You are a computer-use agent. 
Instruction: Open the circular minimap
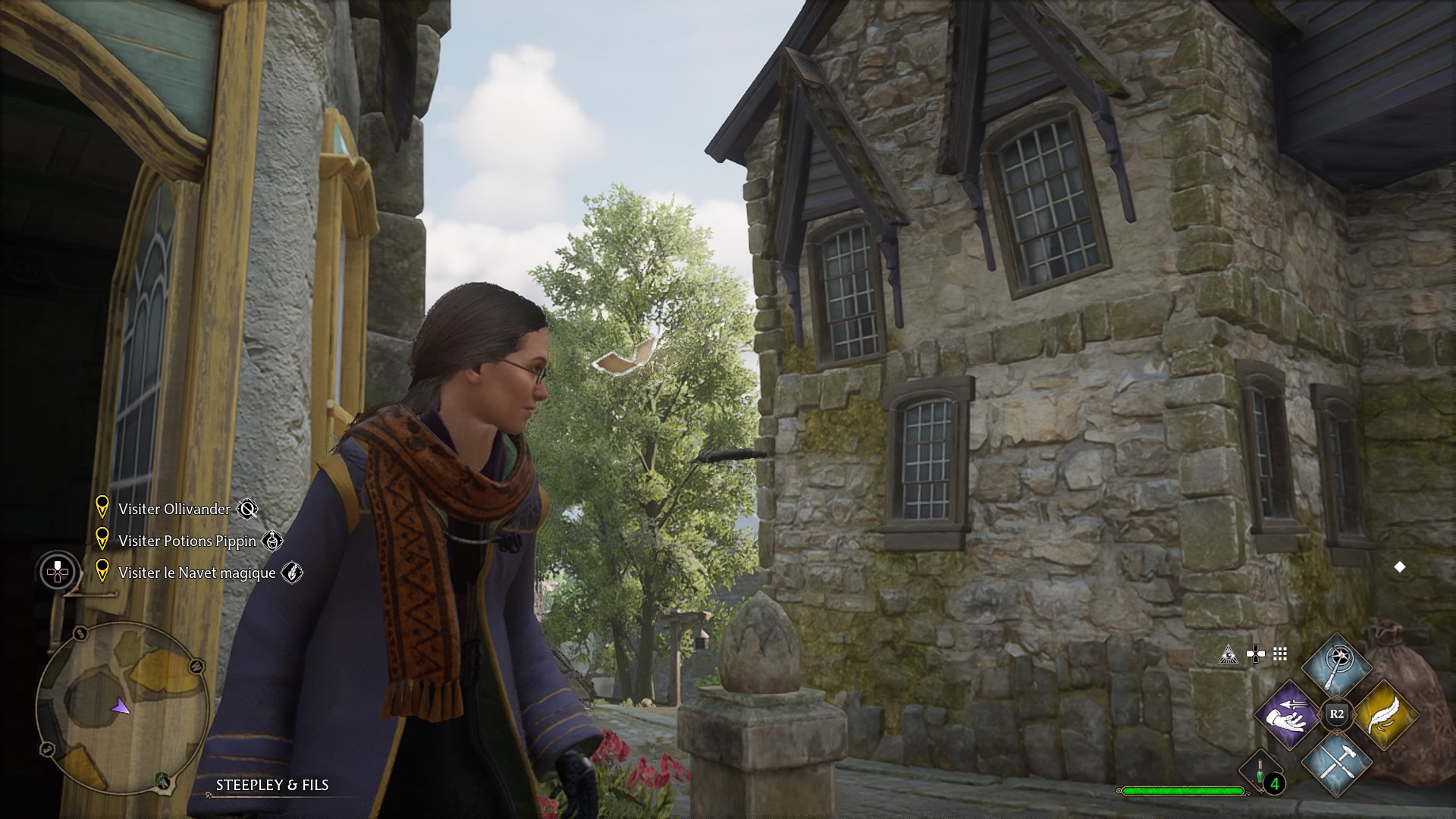[x=123, y=708]
